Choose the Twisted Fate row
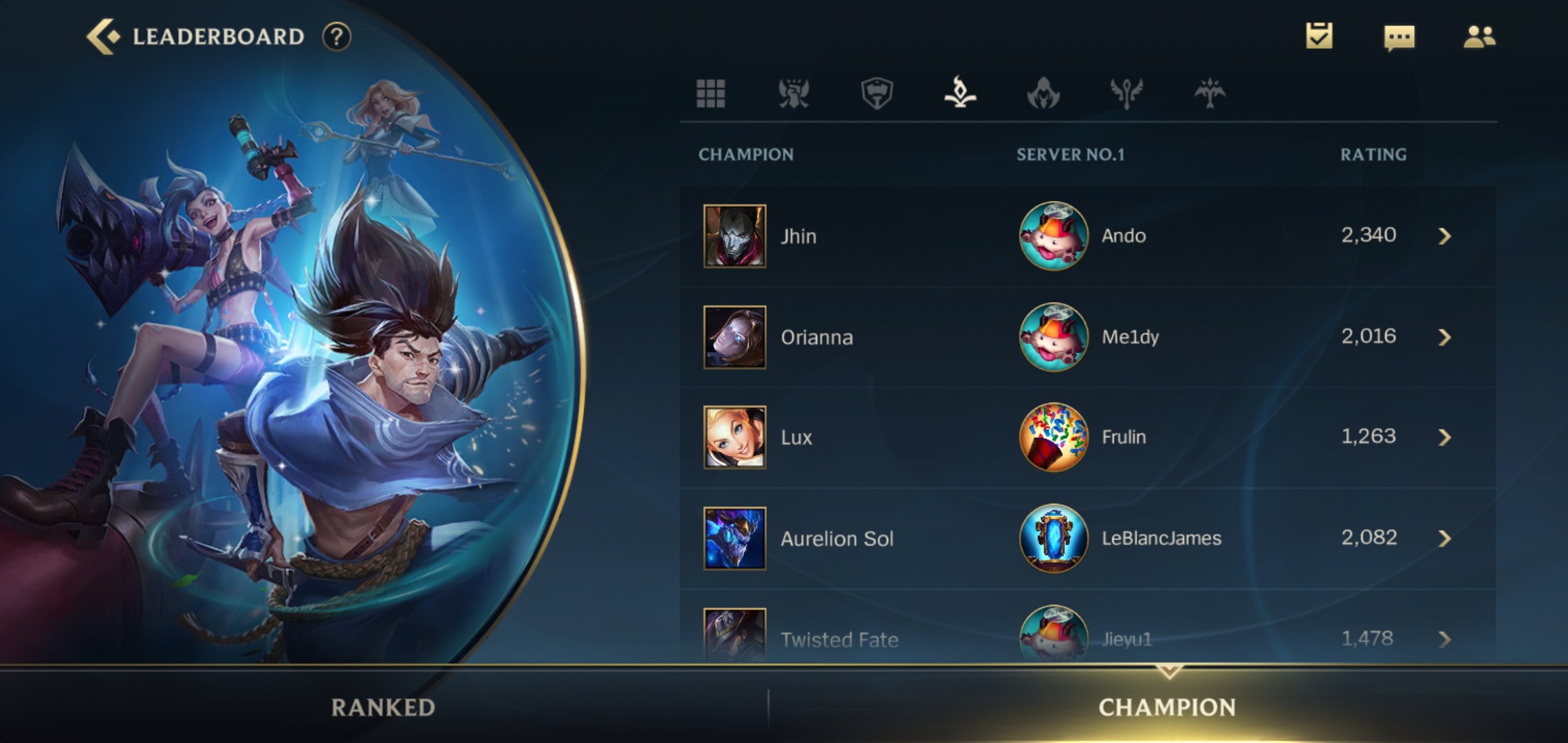 (x=1087, y=638)
